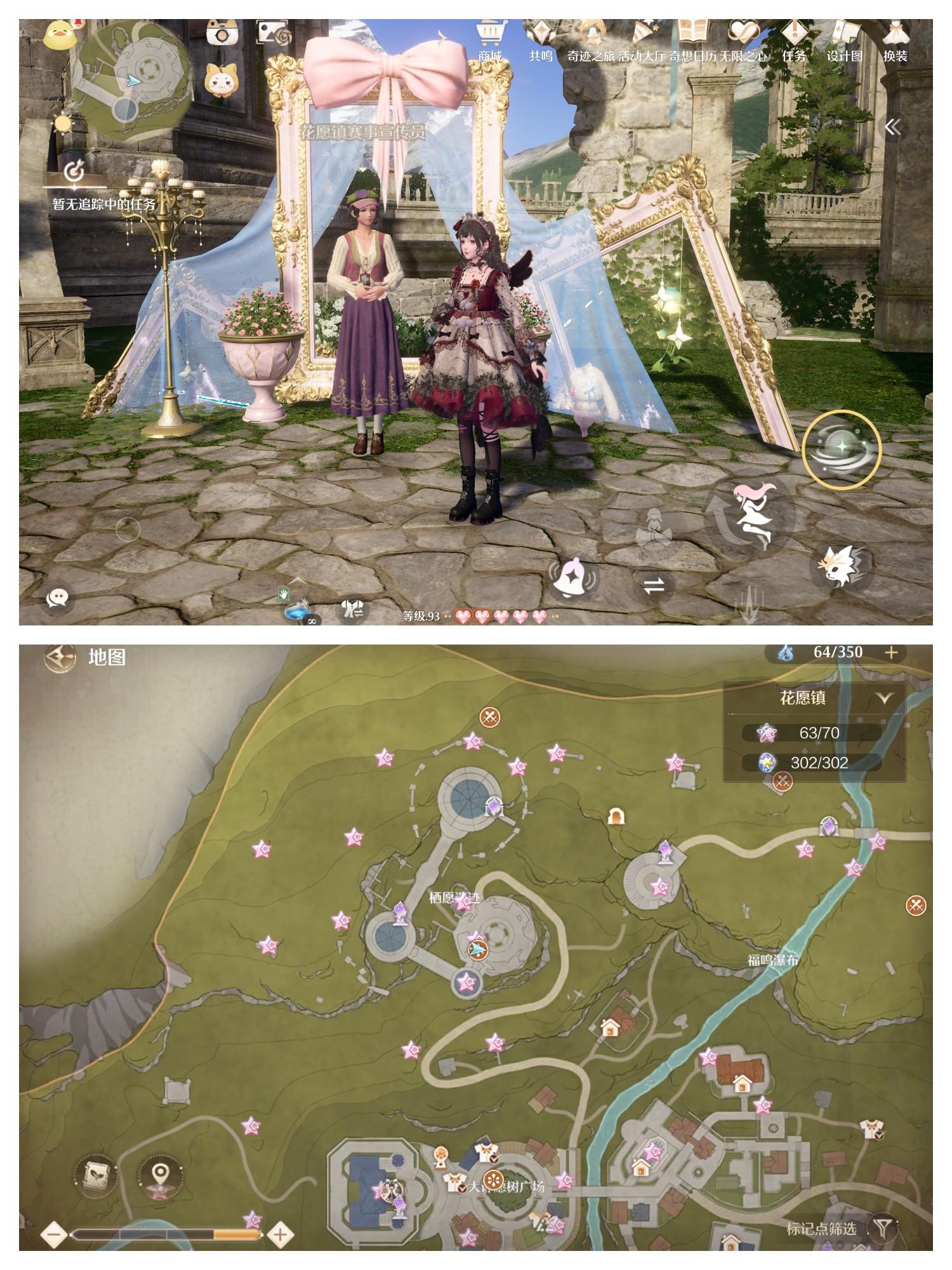Open the 奇想日历 calendar

point(694,55)
